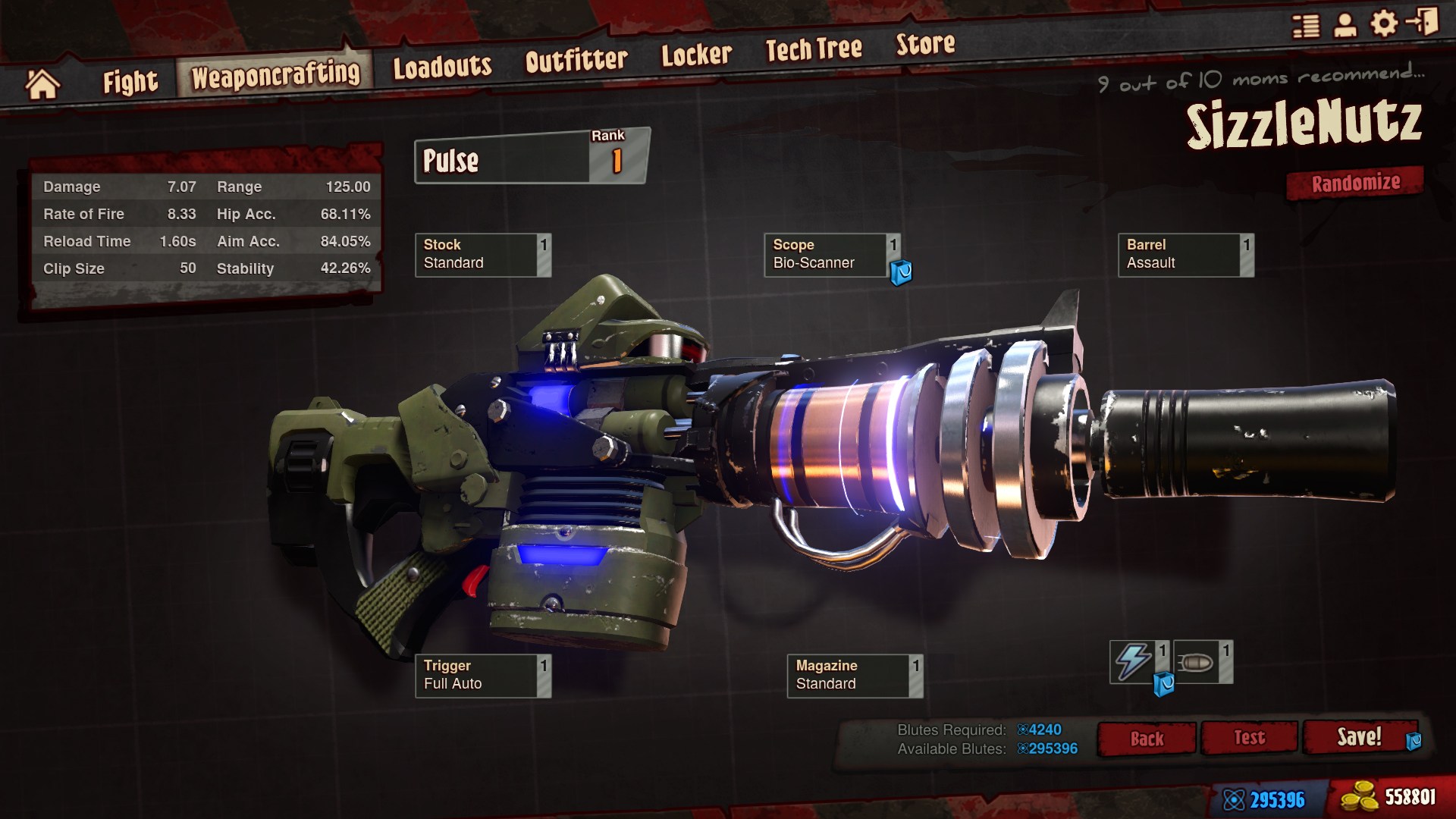Select the lightning element mod slot
This screenshot has width=1456, height=819.
(1131, 661)
